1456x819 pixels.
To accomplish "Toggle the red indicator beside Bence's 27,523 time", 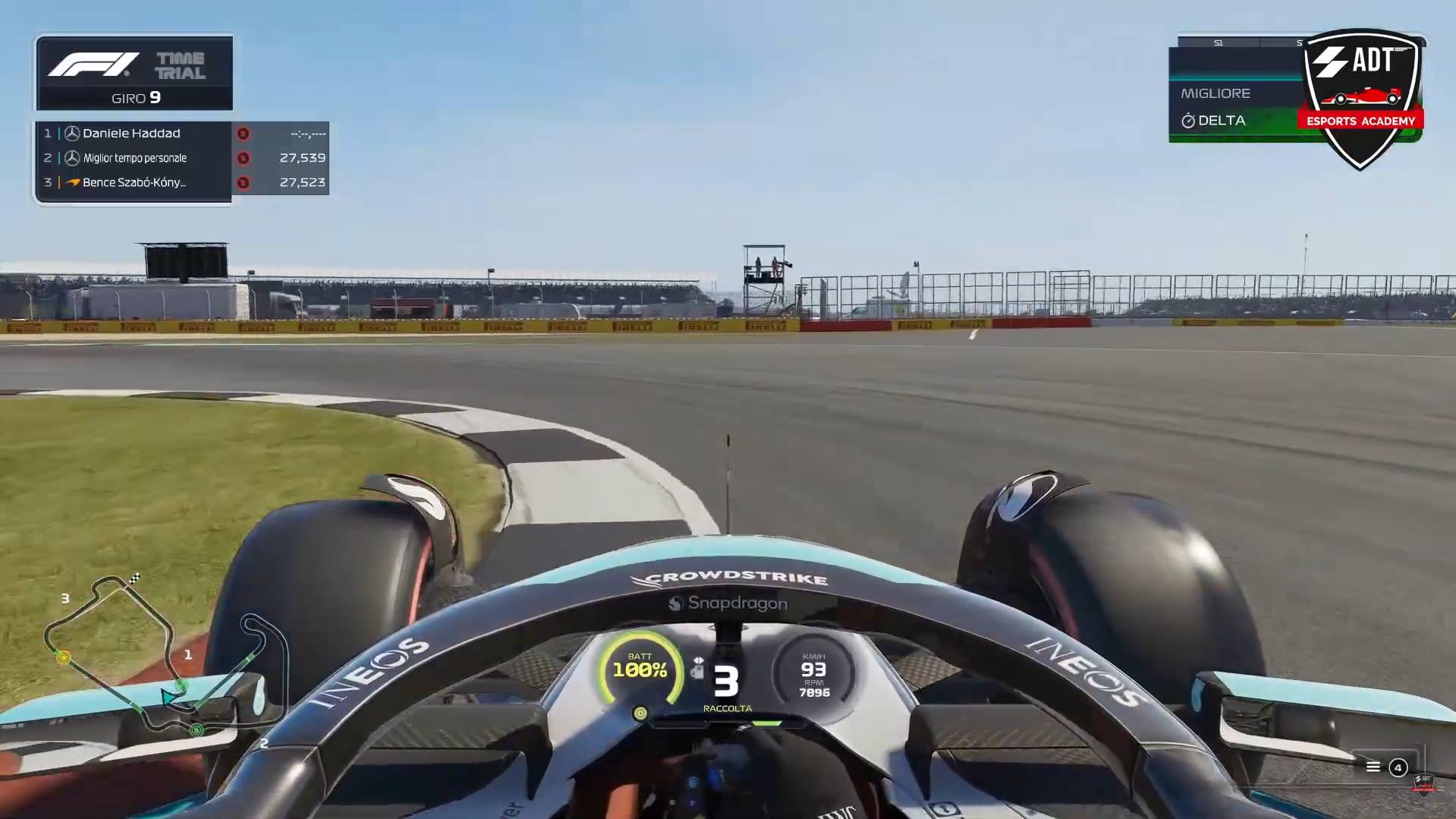I will coord(244,182).
